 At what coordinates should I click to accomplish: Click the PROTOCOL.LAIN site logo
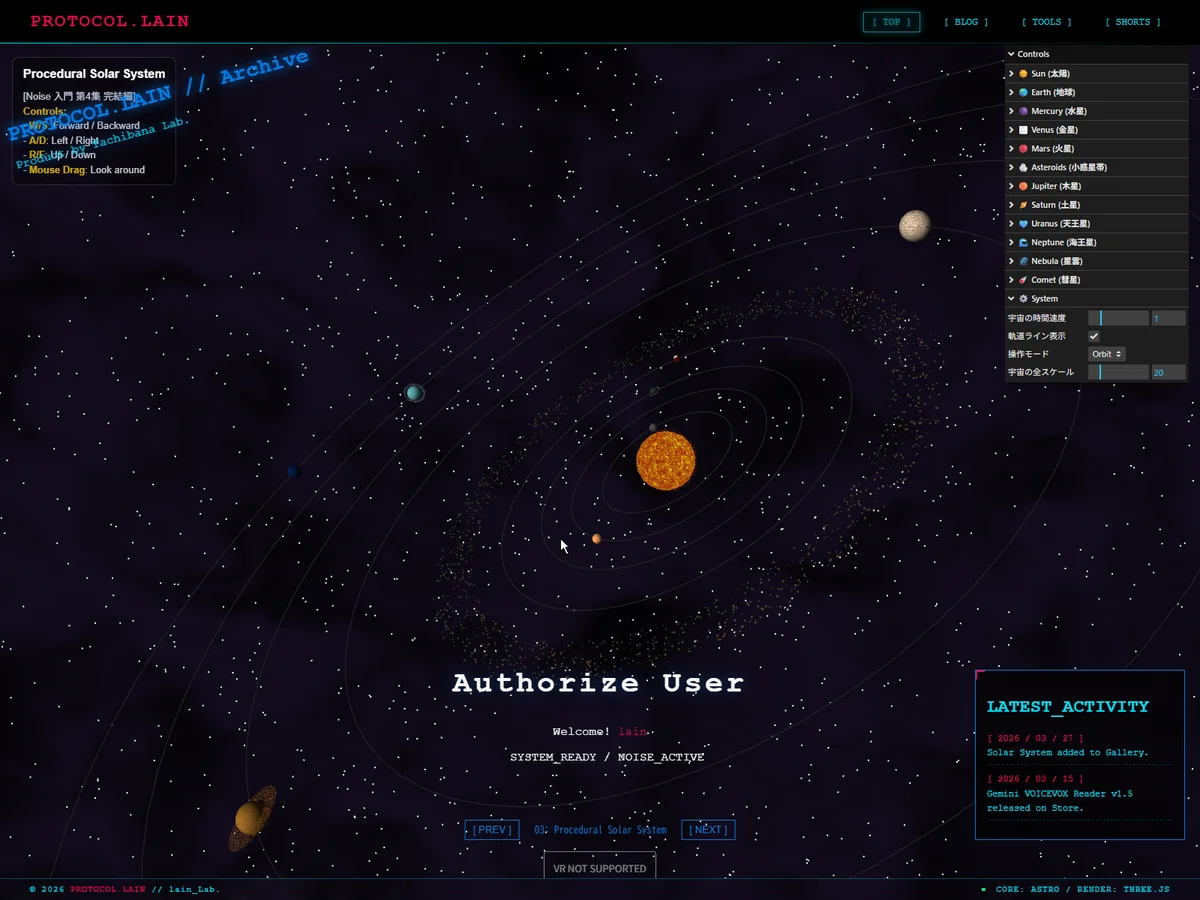click(109, 21)
